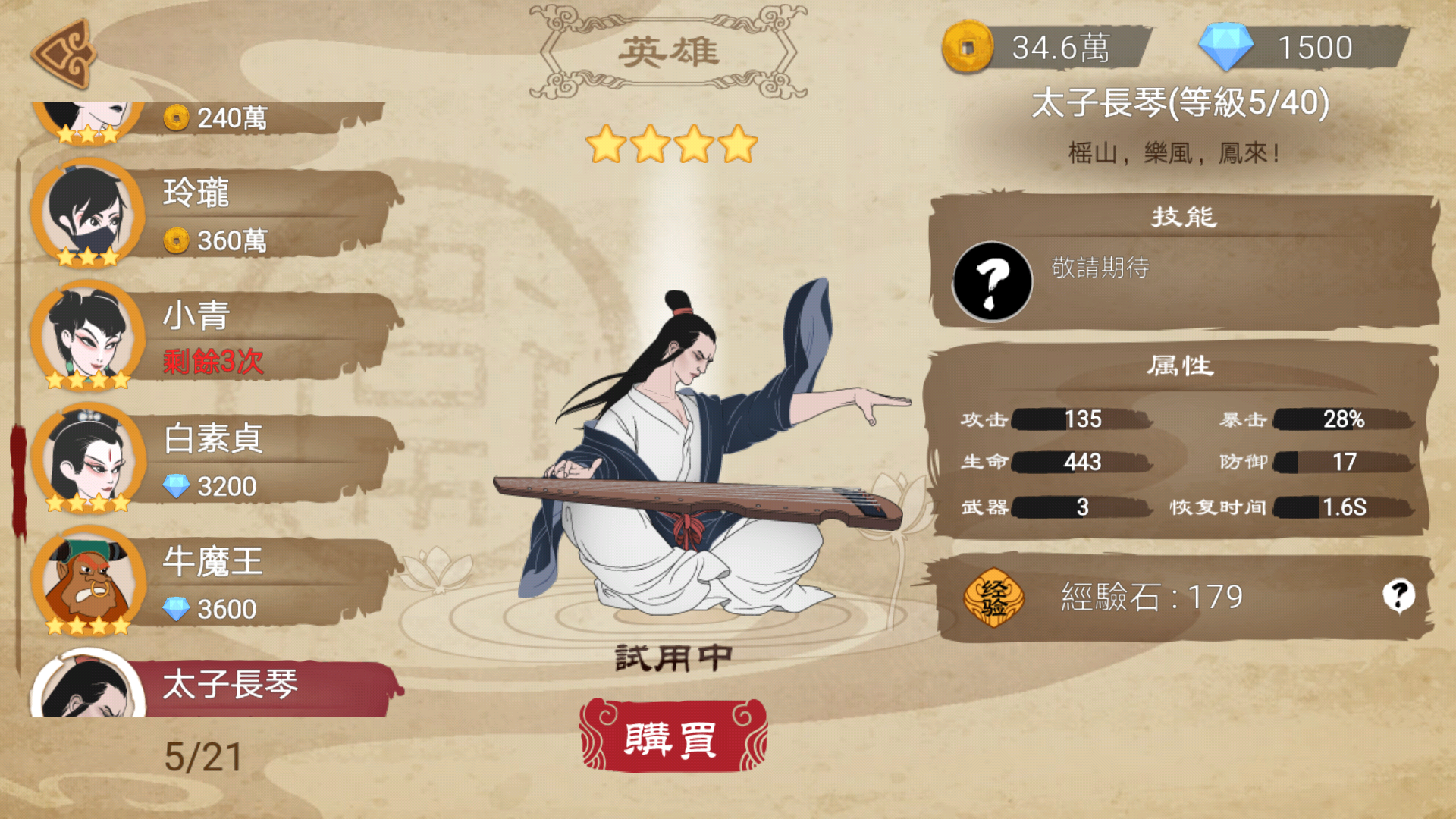Viewport: 1456px width, 819px height.
Task: Buy the hero with the red 購買 button
Action: (673, 737)
